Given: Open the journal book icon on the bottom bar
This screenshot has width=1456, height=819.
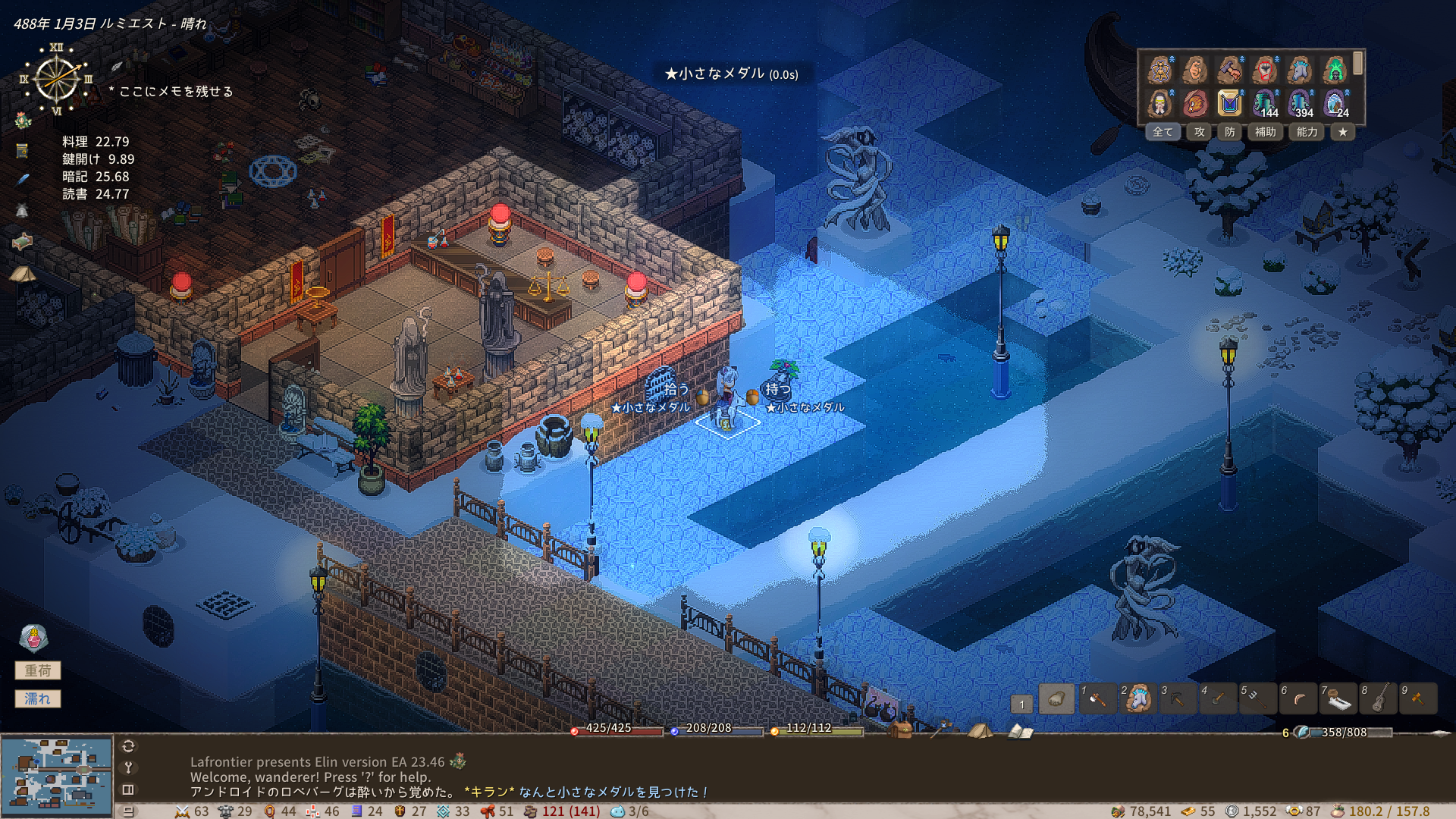Looking at the screenshot, I should click(1020, 731).
